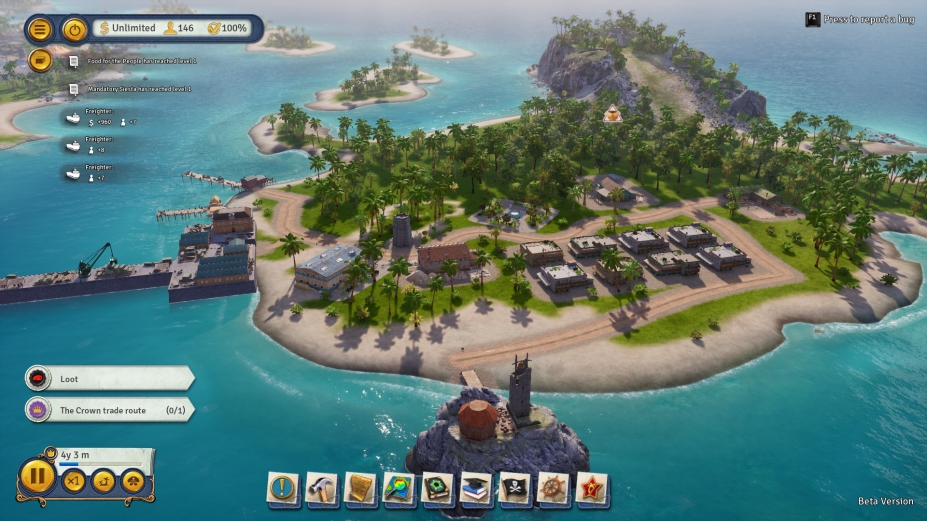Open the pirate flag raids panel
This screenshot has width=927, height=521.
coord(515,489)
